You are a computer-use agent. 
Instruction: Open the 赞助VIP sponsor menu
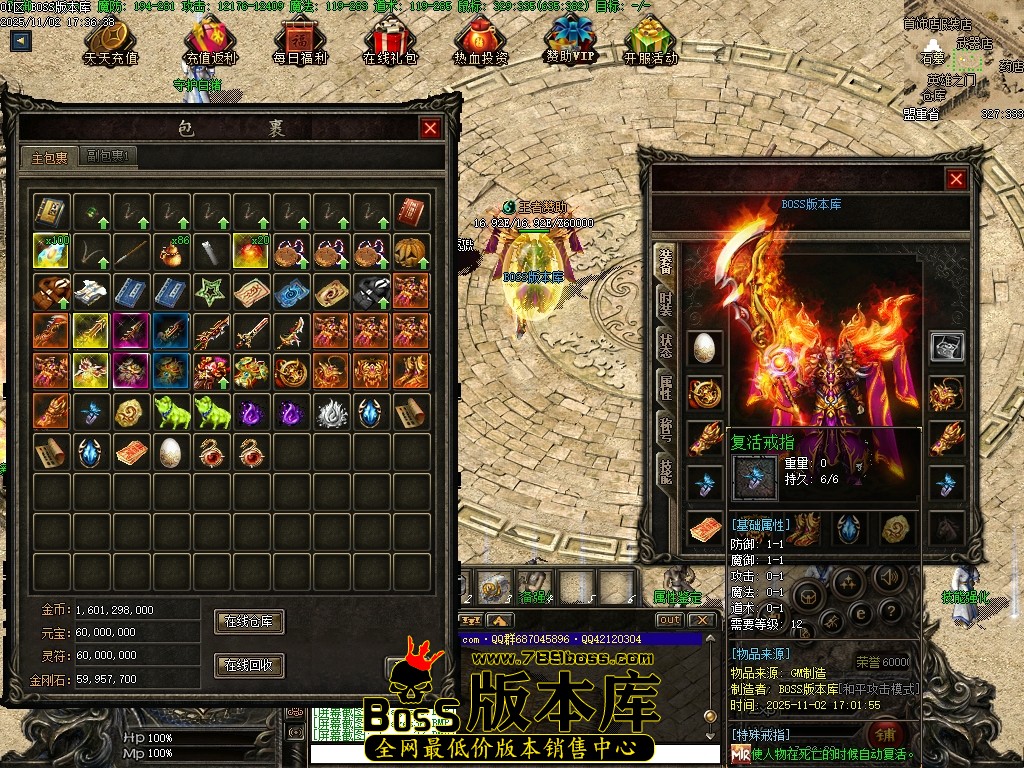(569, 42)
